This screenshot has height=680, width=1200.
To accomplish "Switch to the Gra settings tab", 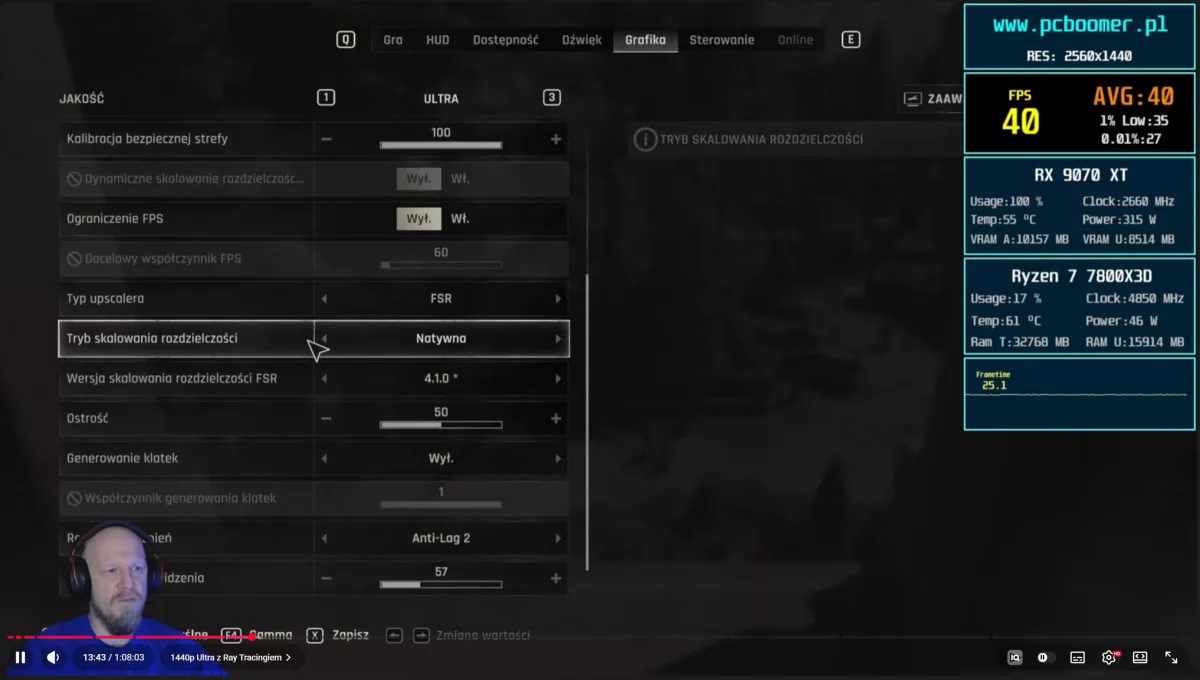I will point(393,40).
